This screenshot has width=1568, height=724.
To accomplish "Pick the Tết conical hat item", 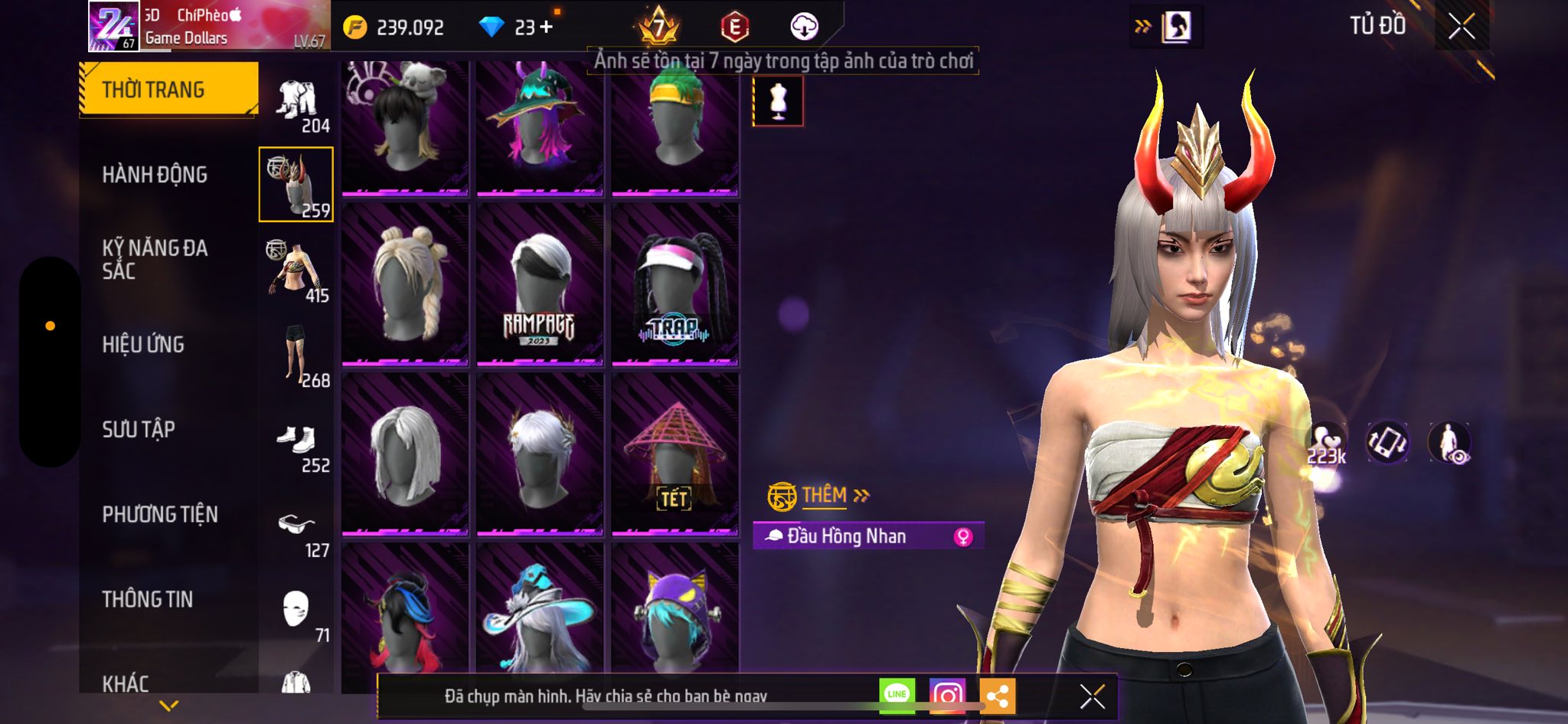I will (675, 454).
